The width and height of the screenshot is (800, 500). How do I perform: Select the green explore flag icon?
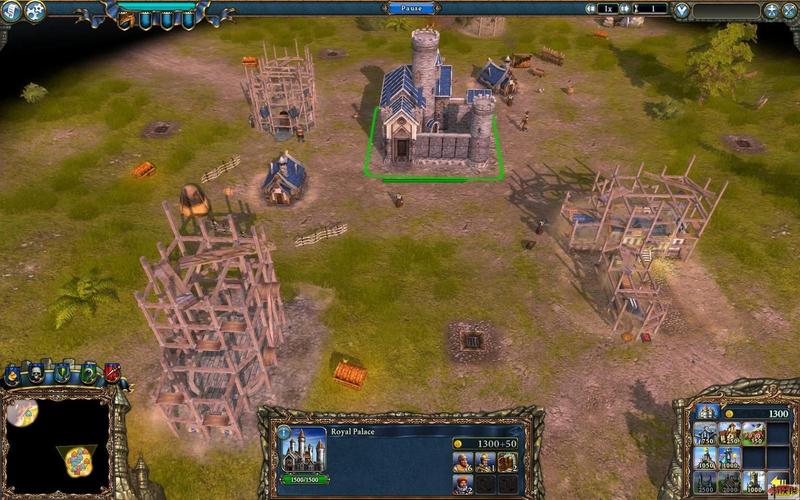tap(88, 372)
